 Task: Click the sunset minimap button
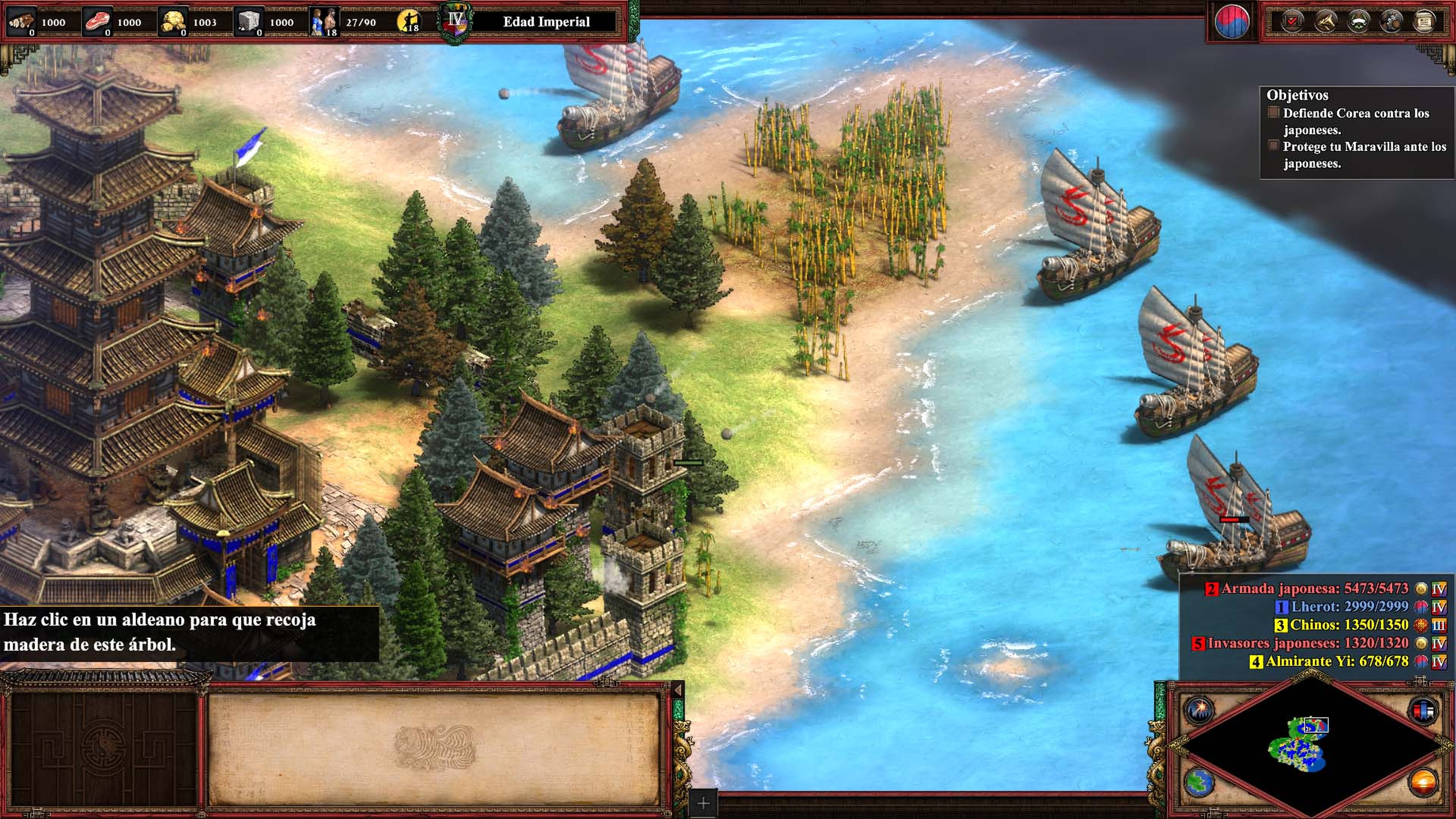[1423, 783]
